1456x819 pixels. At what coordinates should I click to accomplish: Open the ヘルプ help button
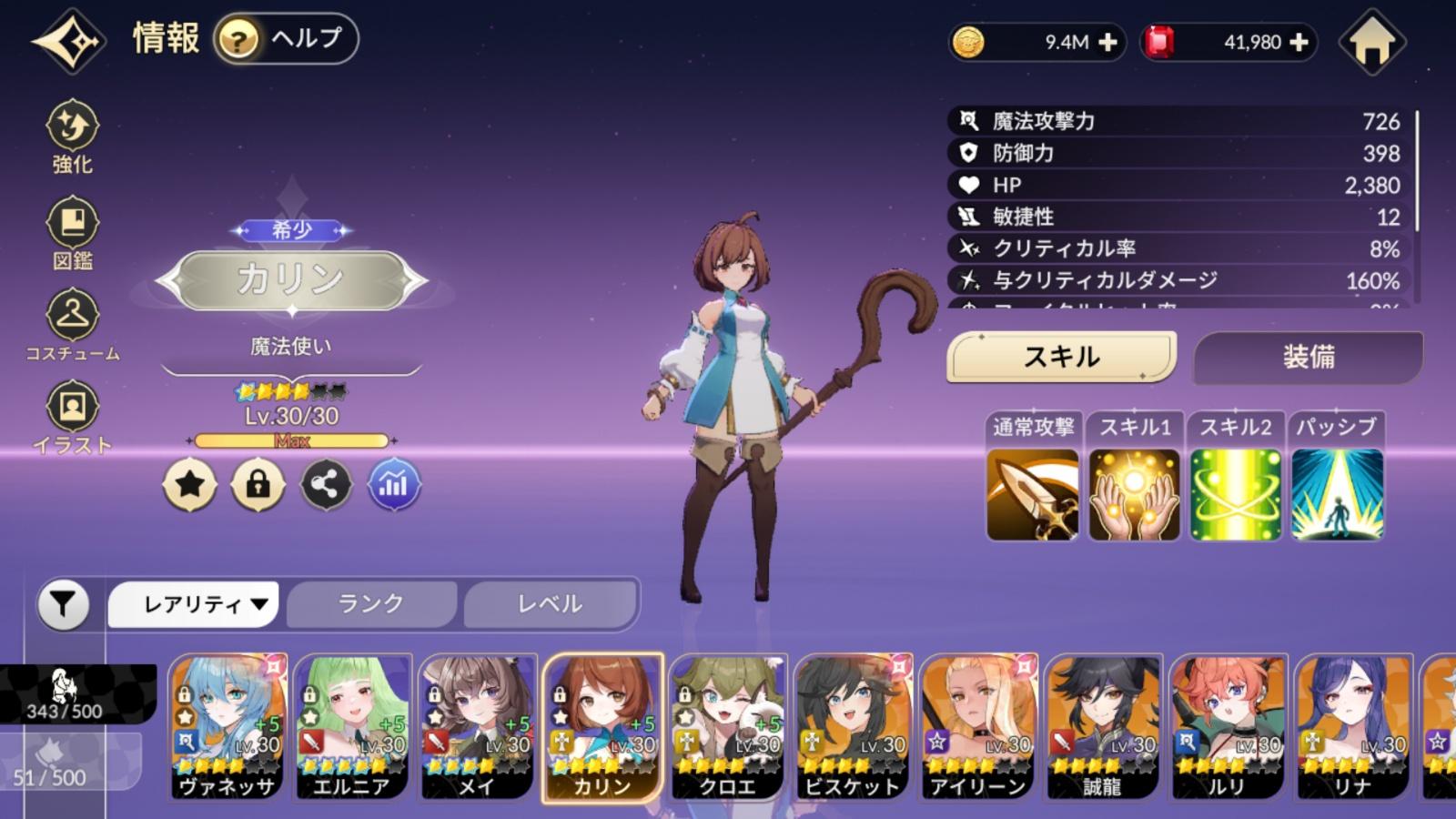click(286, 39)
